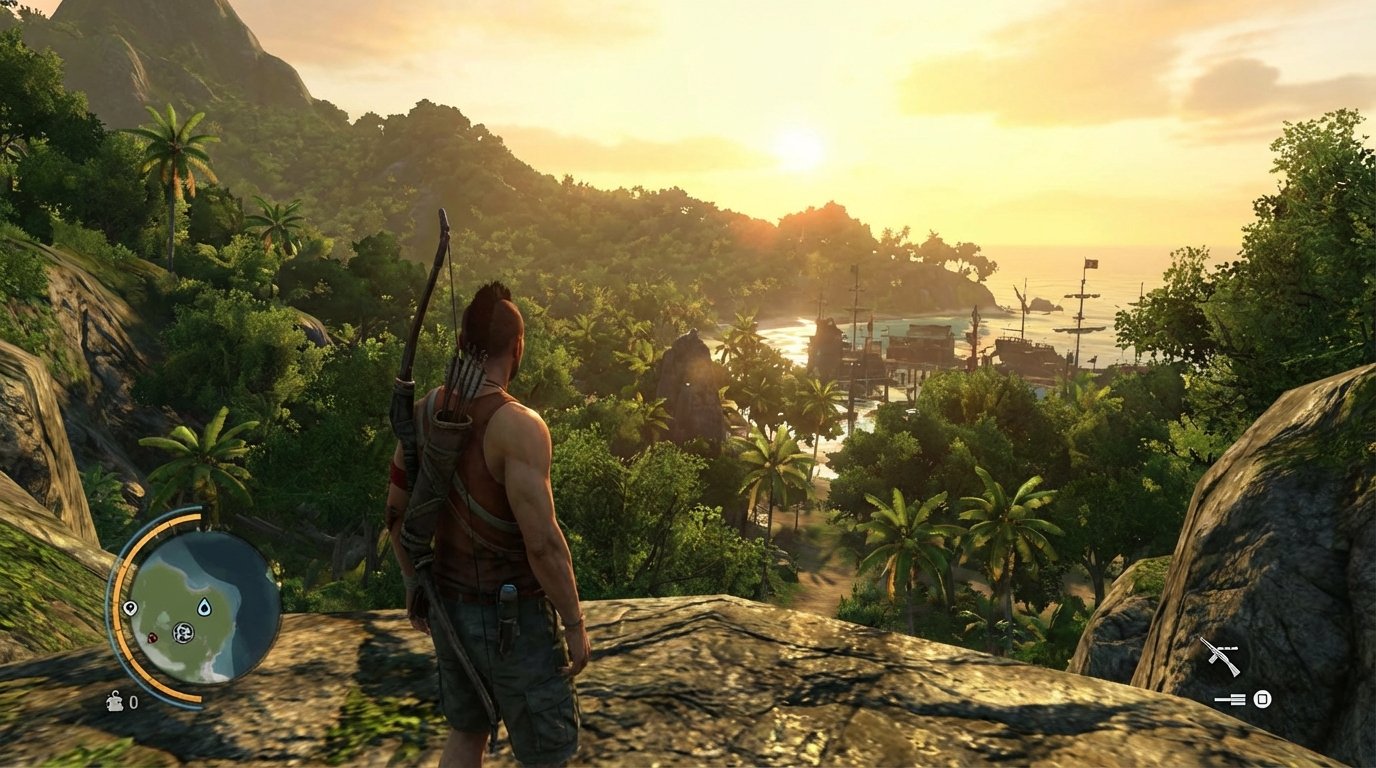Select the water droplet marker on minimap
Screen dimensions: 1376x768
click(x=204, y=607)
